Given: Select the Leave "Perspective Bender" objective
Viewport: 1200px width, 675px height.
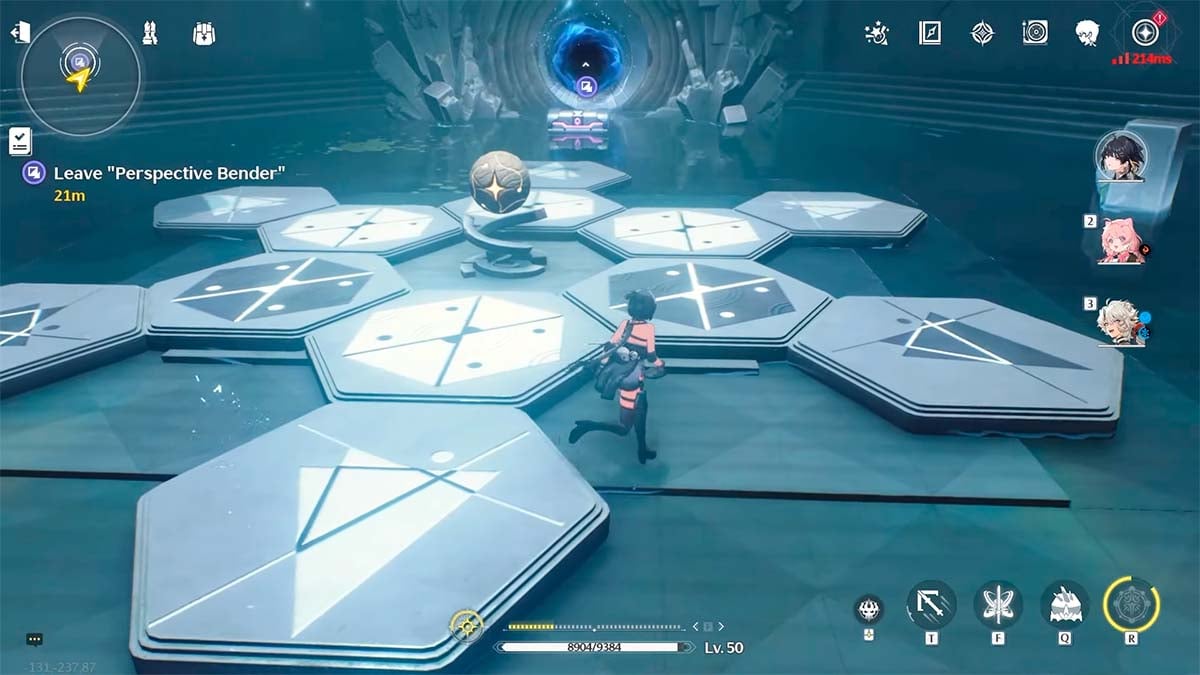Looking at the screenshot, I should tap(169, 173).
